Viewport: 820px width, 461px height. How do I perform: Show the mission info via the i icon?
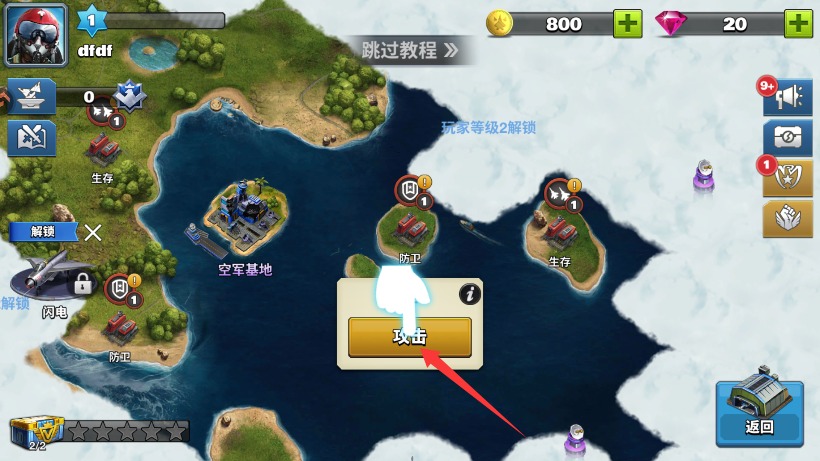(469, 294)
